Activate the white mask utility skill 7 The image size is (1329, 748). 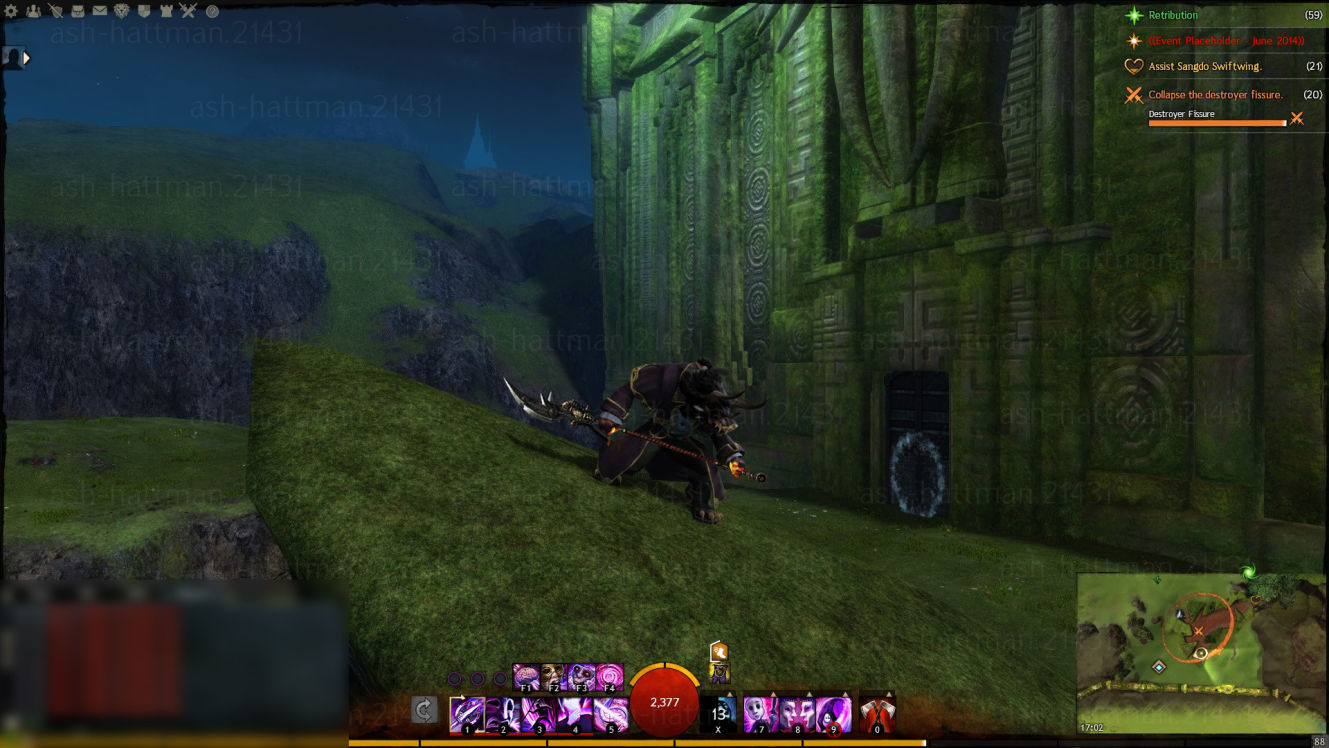[760, 714]
